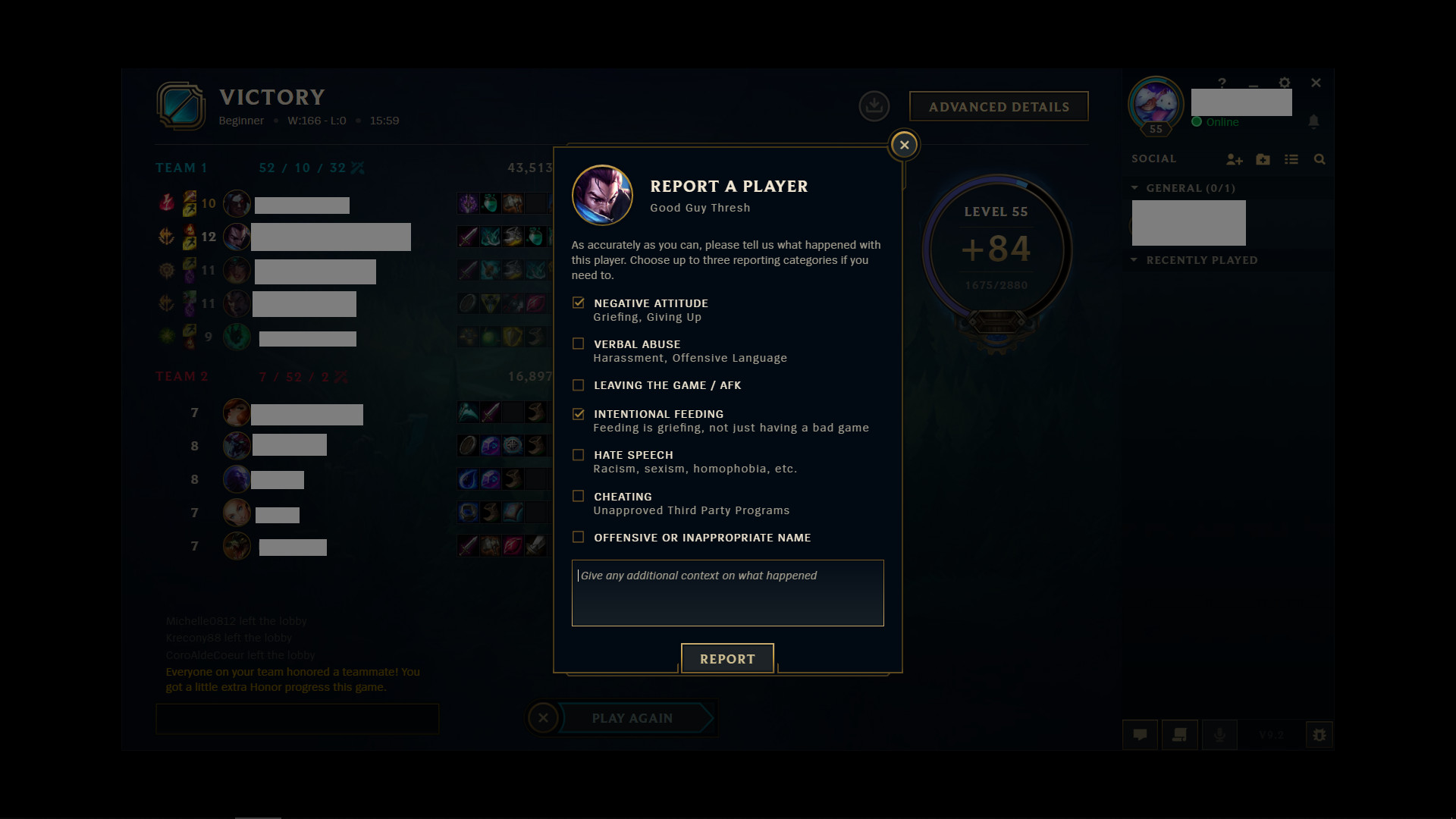Open the dropdown arrow under the bell icon

click(1314, 129)
